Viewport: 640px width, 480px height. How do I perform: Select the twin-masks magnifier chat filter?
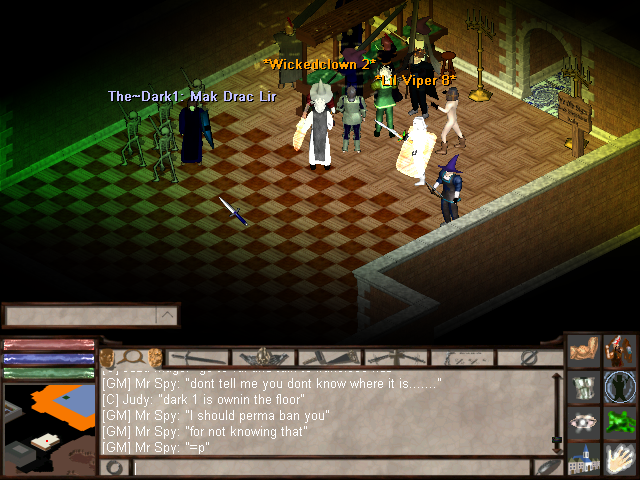130,357
